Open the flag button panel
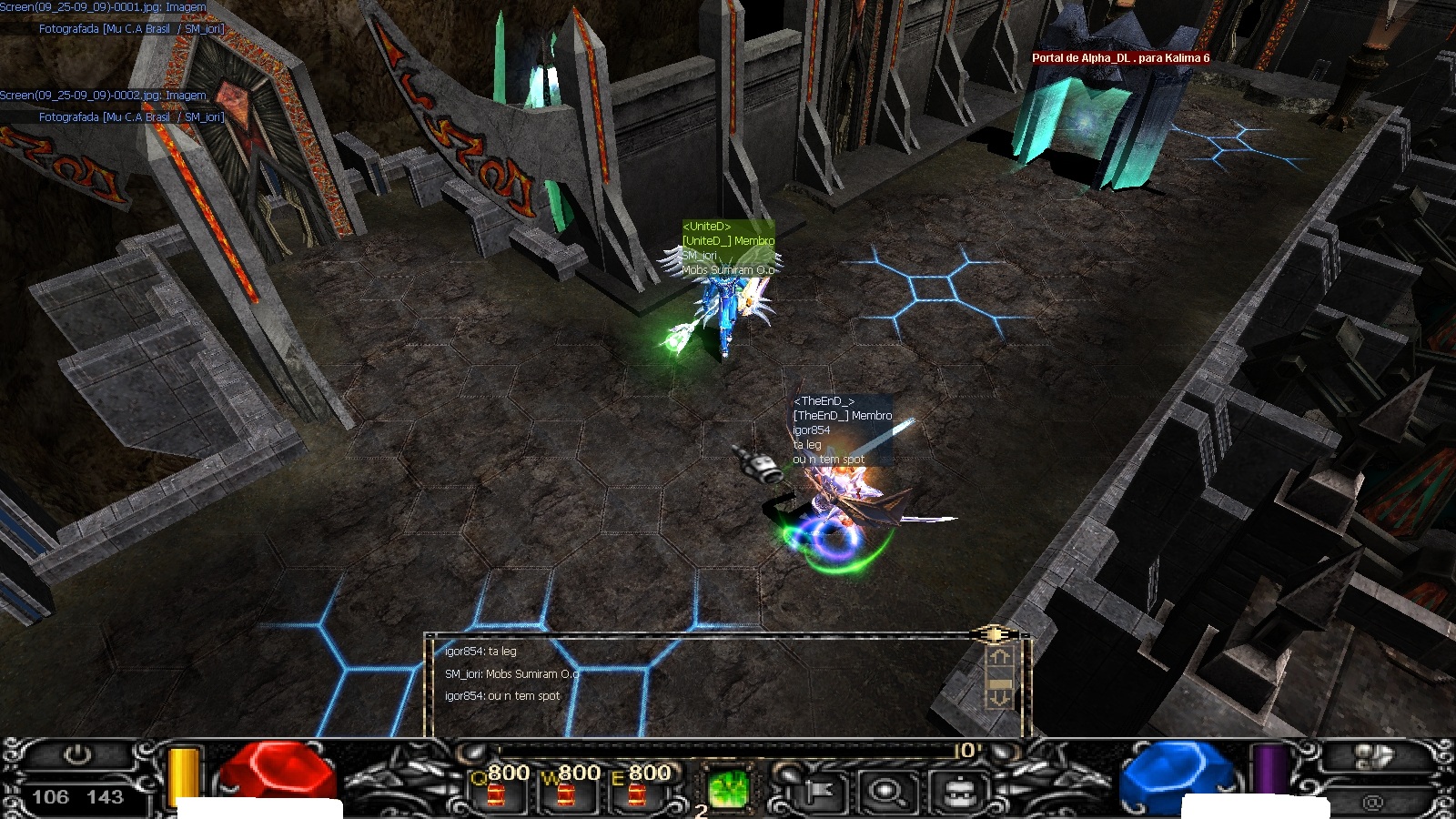1456x819 pixels. [815, 792]
